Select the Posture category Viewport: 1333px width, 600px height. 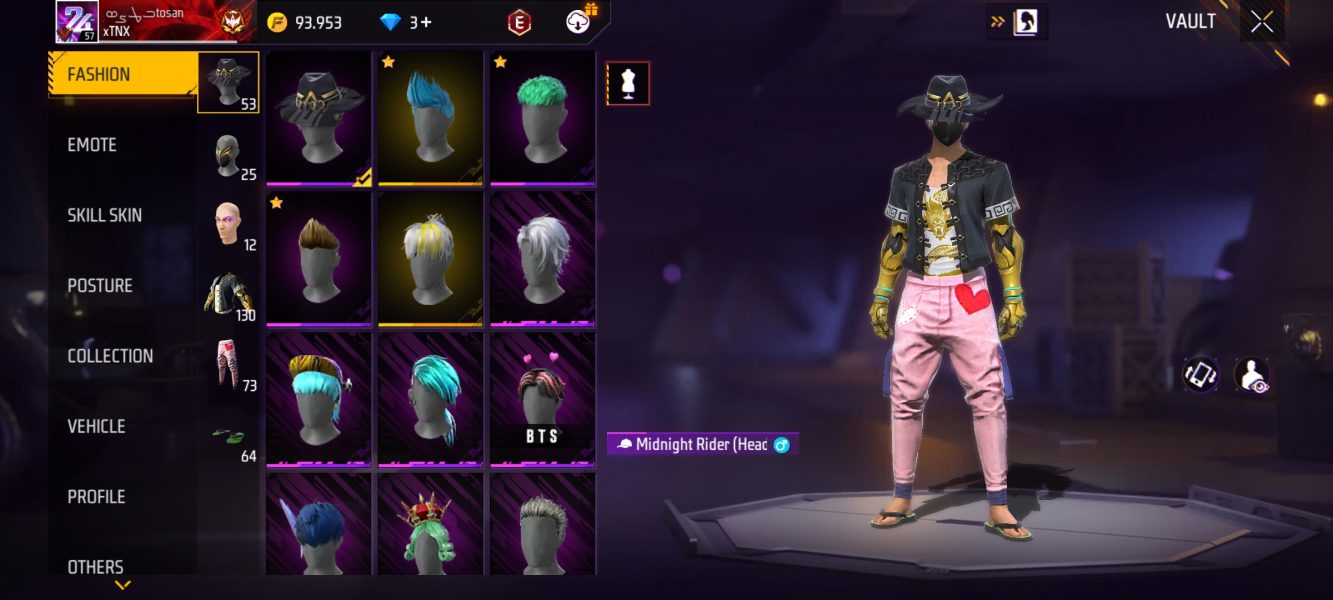pyautogui.click(x=100, y=286)
